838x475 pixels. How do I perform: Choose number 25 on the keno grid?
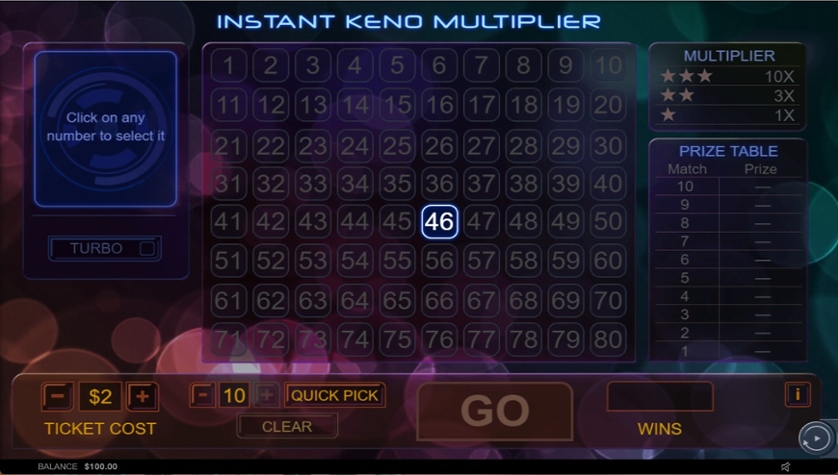tap(397, 145)
